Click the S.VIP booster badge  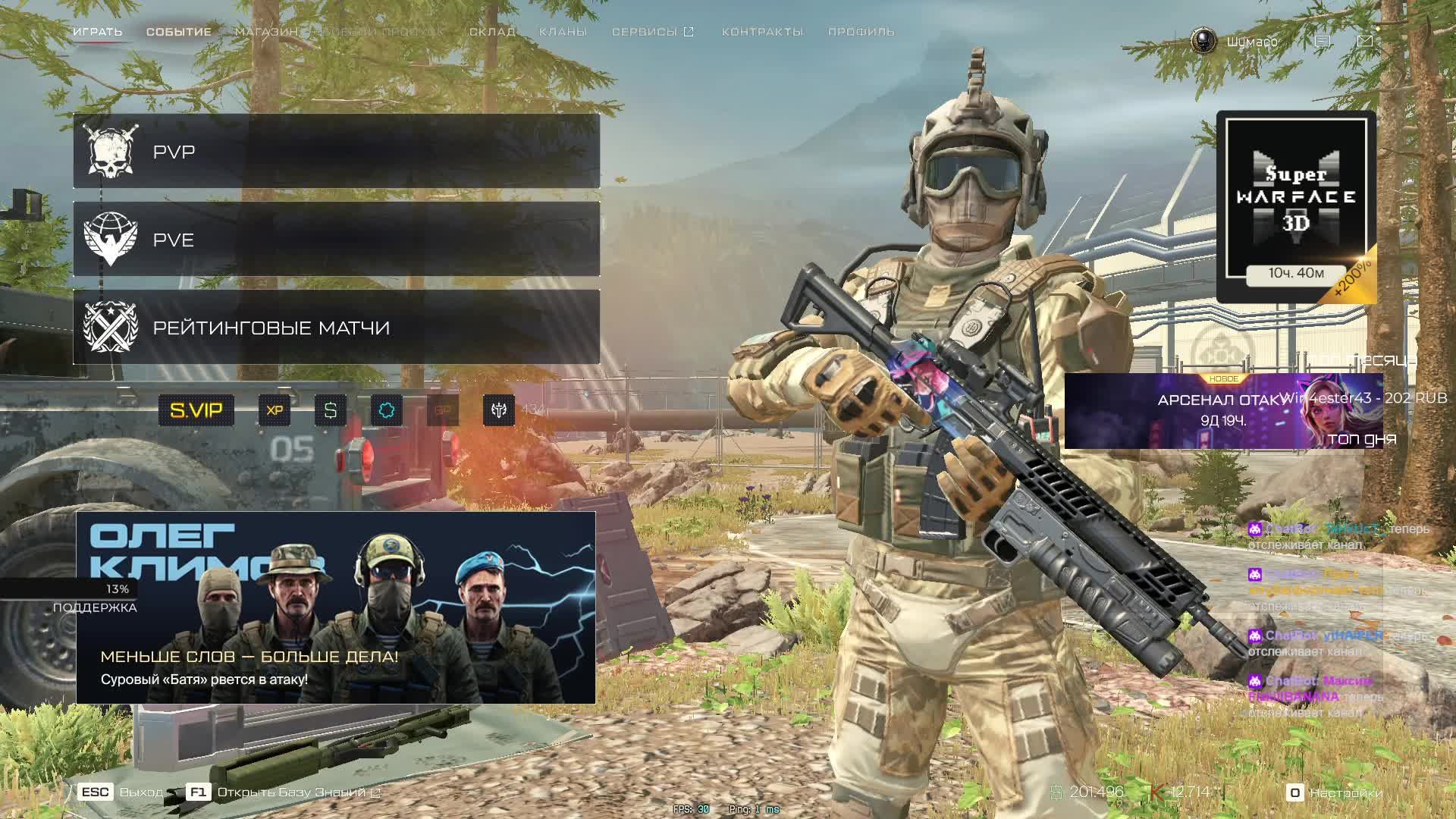(x=196, y=410)
